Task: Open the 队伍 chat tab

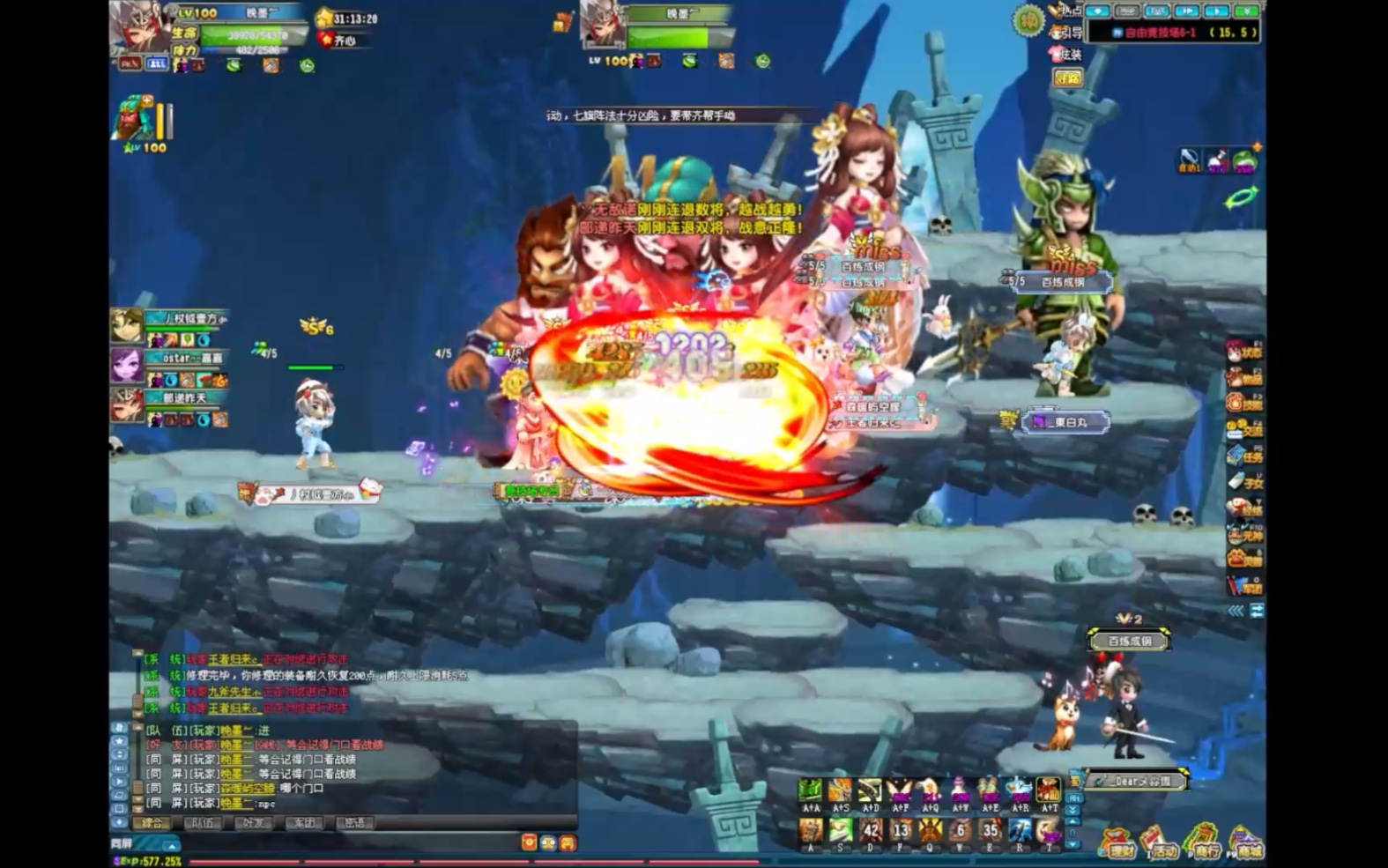Action: coord(203,823)
